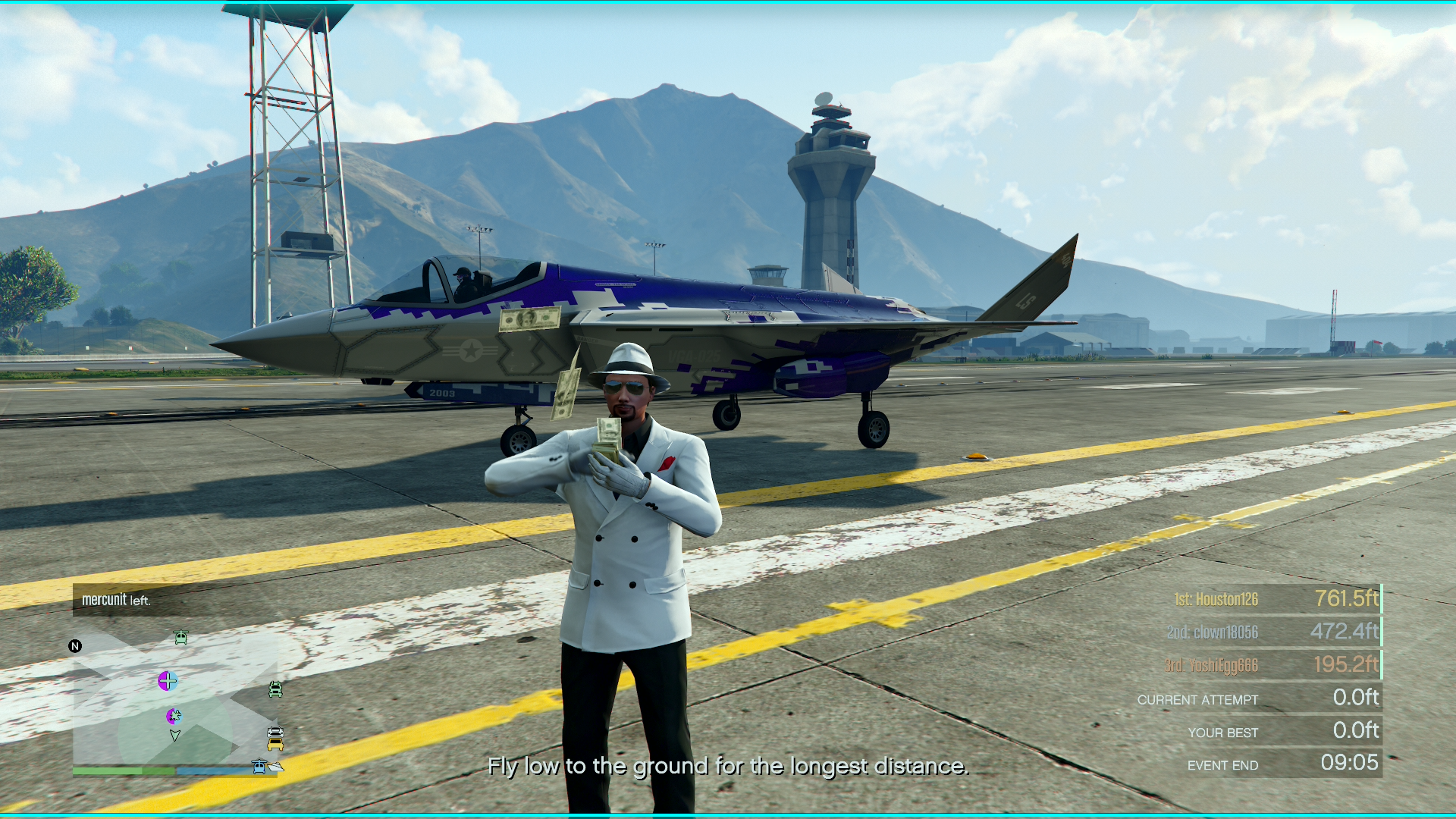Click the green helicopter blip on the minimap

(x=180, y=638)
